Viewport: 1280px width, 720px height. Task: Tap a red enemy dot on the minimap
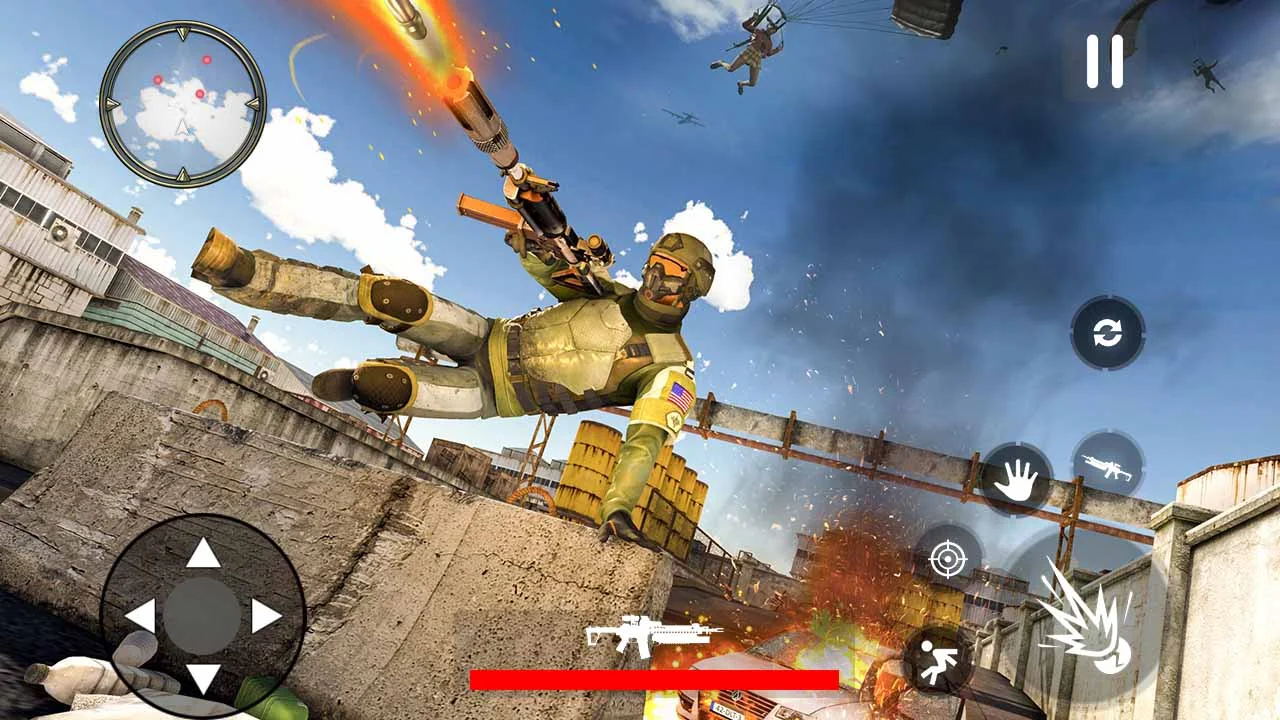coord(207,60)
